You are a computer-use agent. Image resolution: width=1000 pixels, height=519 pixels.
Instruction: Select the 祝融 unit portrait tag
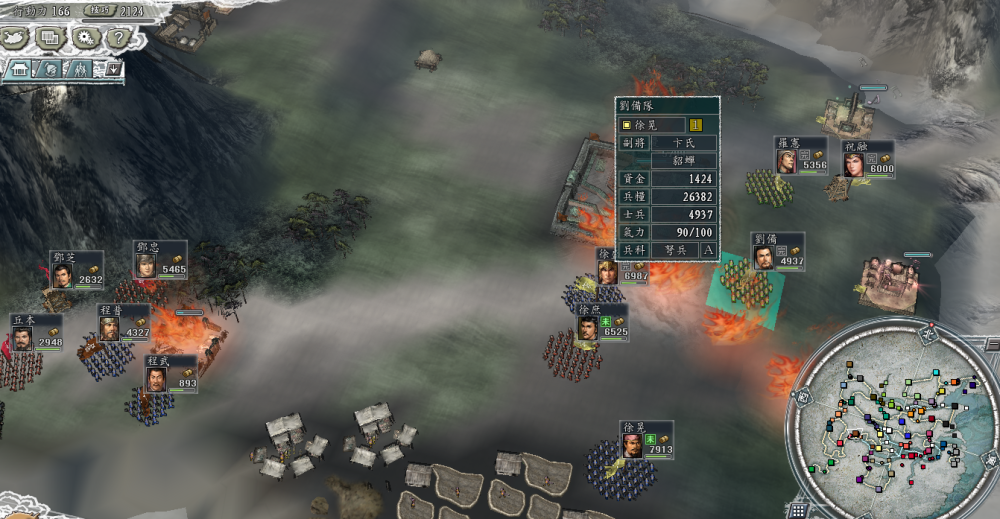coord(866,160)
